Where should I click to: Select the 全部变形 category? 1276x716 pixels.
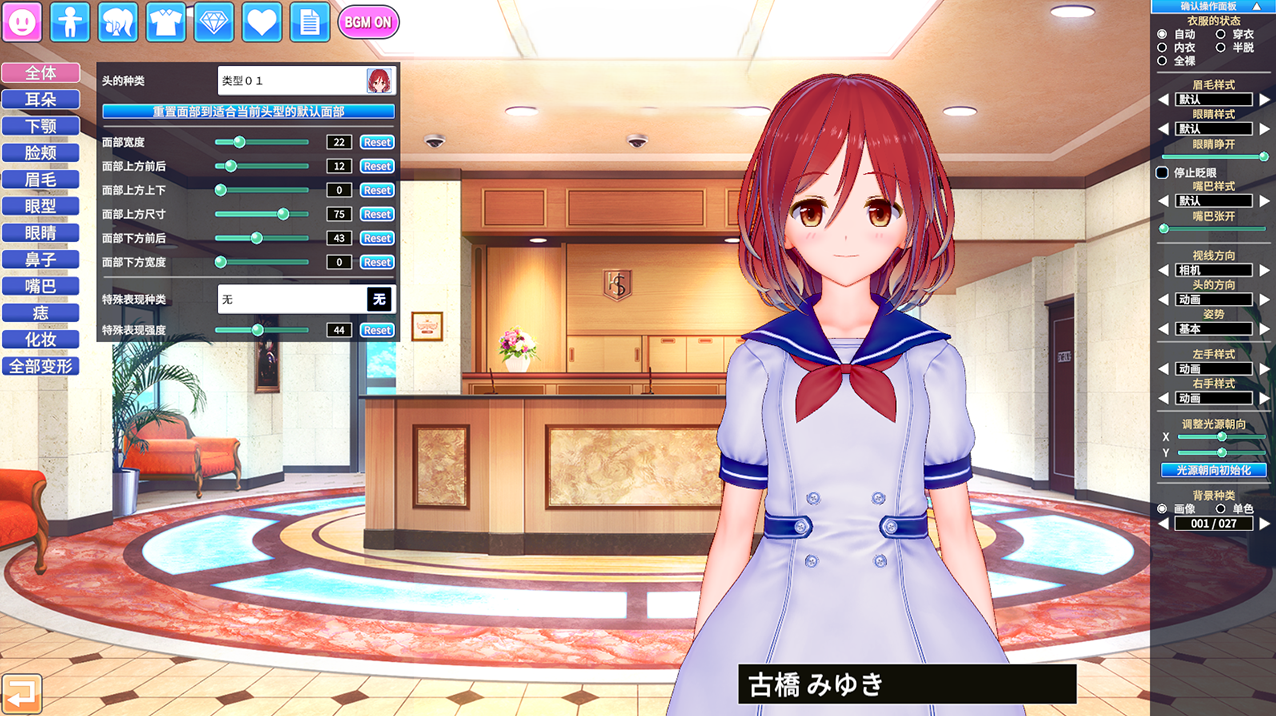[x=41, y=366]
